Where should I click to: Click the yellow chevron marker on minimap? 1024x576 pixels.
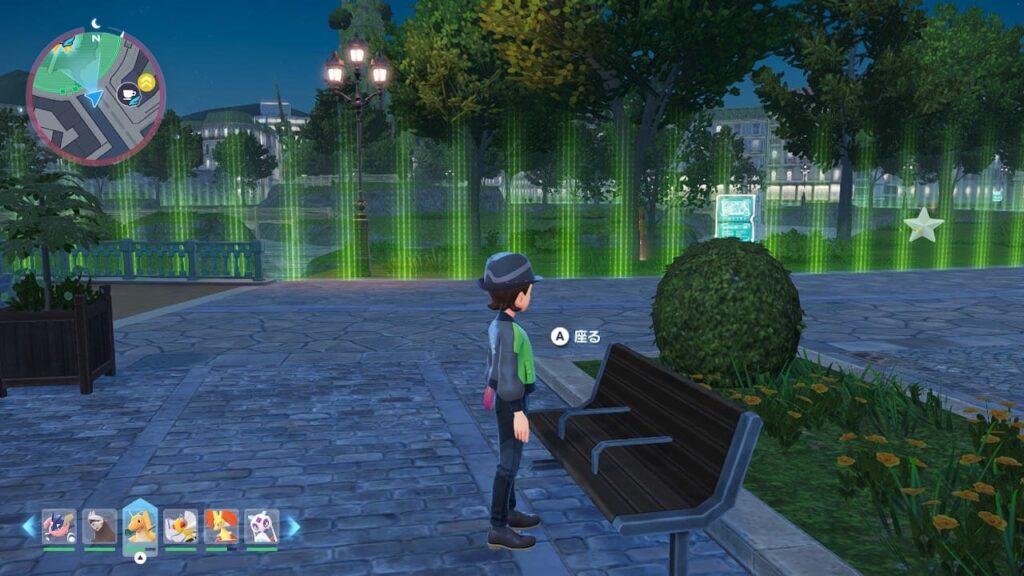coord(147,81)
